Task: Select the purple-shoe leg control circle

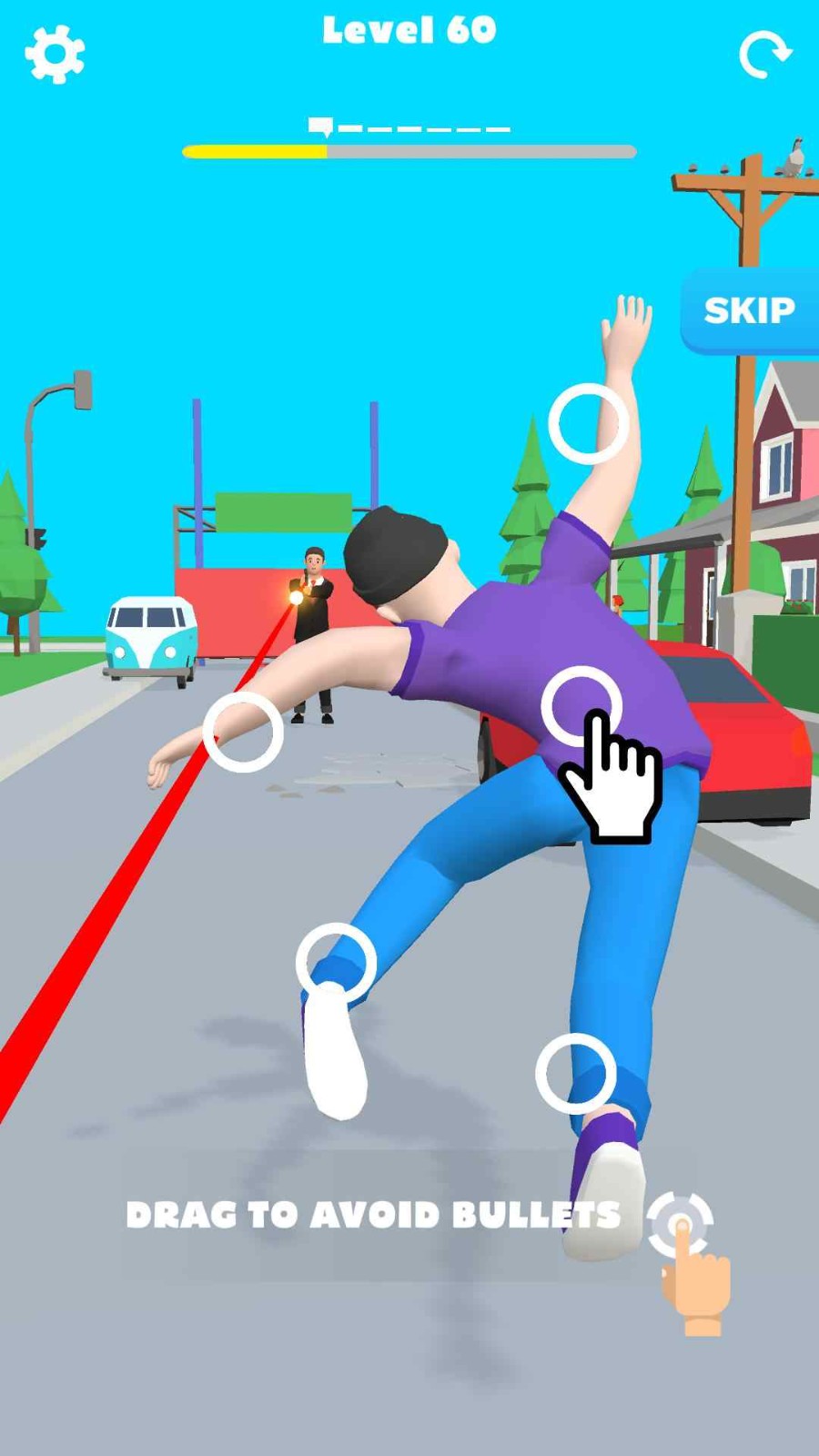Action: 575,1073
